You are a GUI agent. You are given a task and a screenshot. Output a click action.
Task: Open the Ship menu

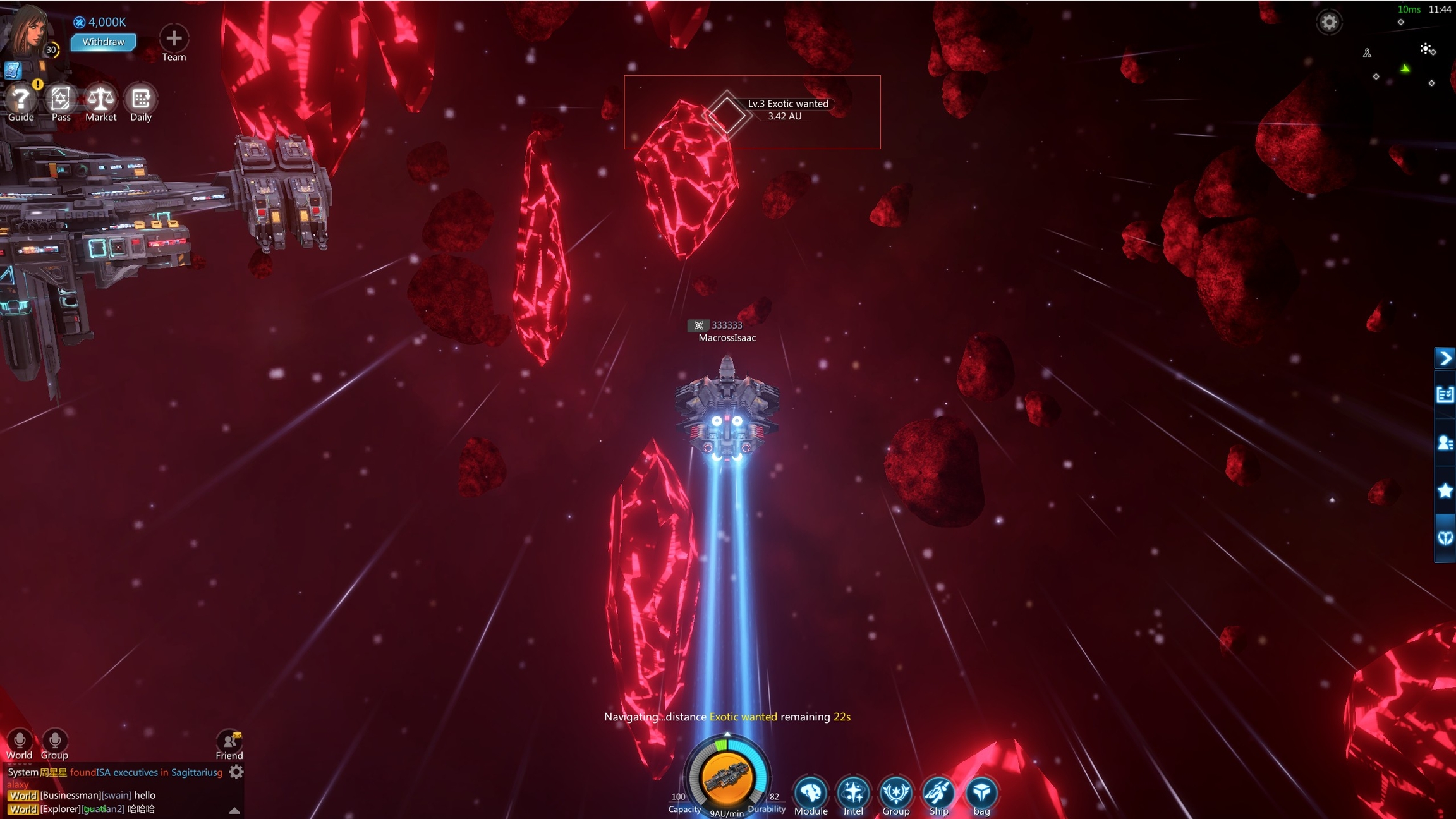point(938,792)
